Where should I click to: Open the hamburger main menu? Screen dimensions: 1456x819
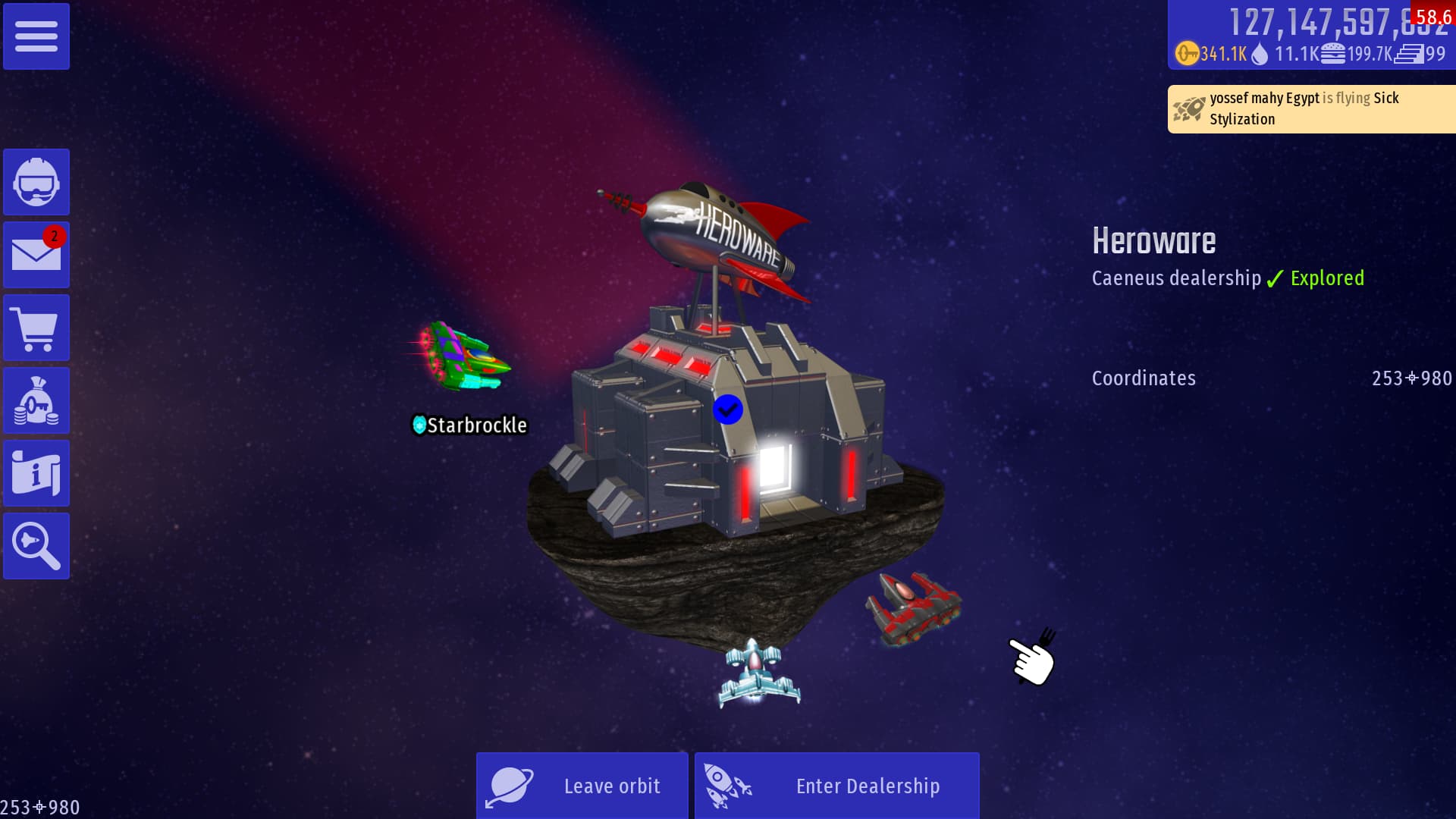coord(36,36)
